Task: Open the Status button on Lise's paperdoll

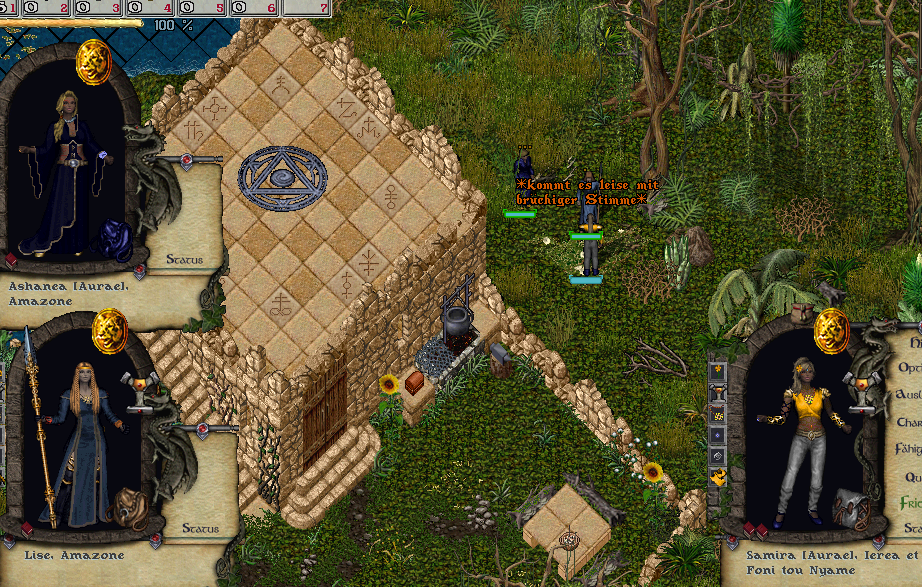Action: tap(200, 527)
